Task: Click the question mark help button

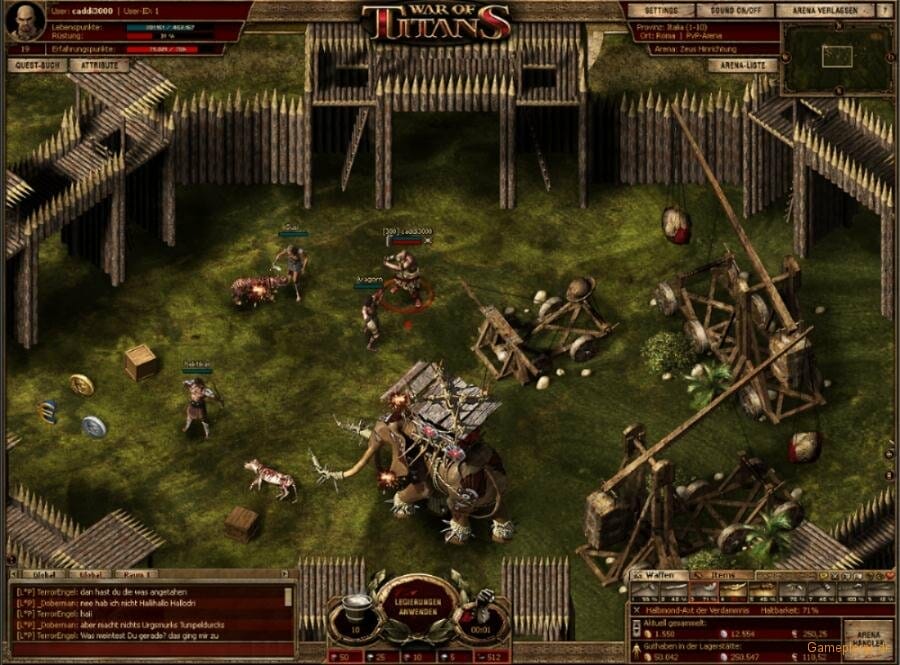Action: 886,10
